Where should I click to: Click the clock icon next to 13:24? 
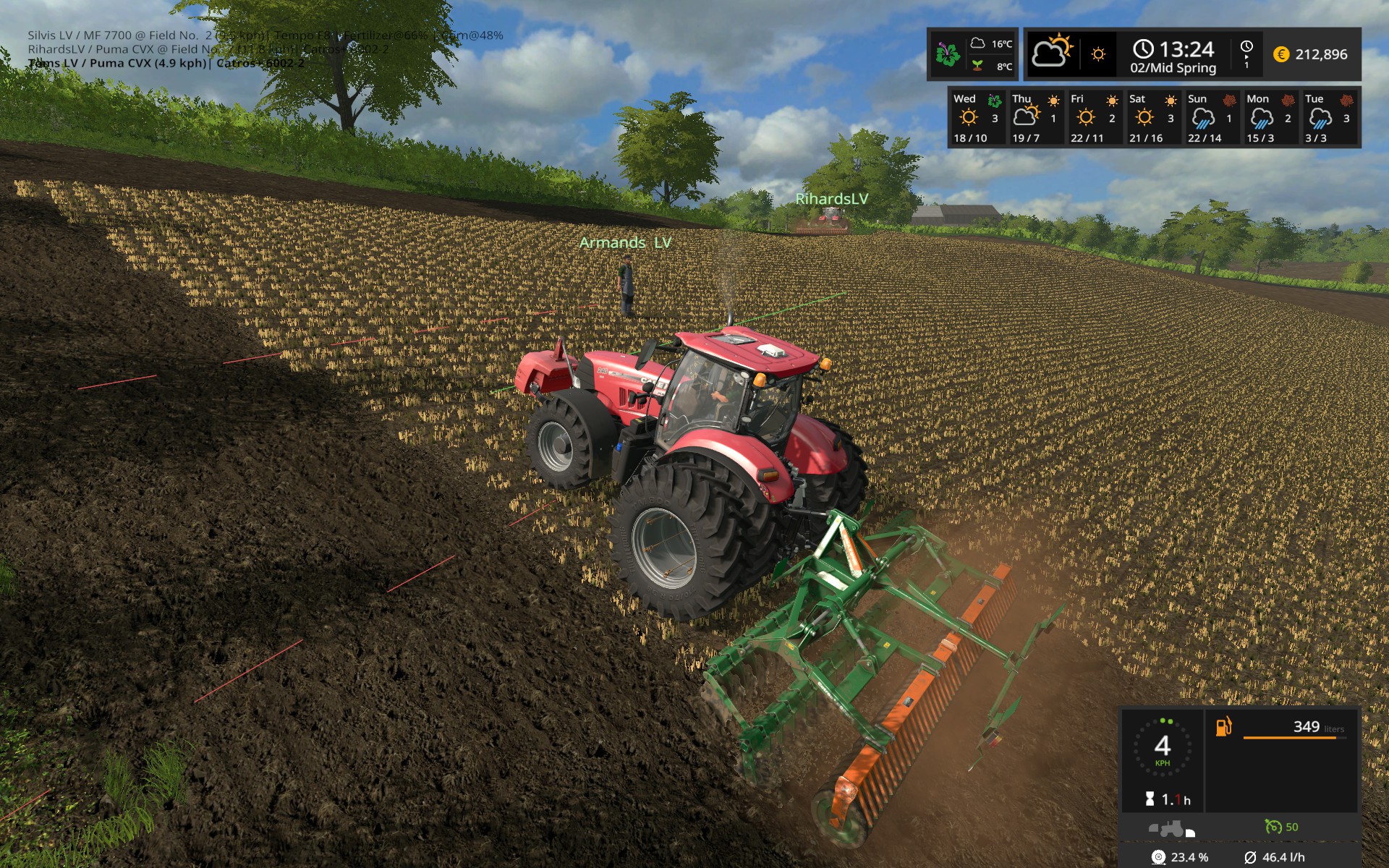click(1143, 48)
